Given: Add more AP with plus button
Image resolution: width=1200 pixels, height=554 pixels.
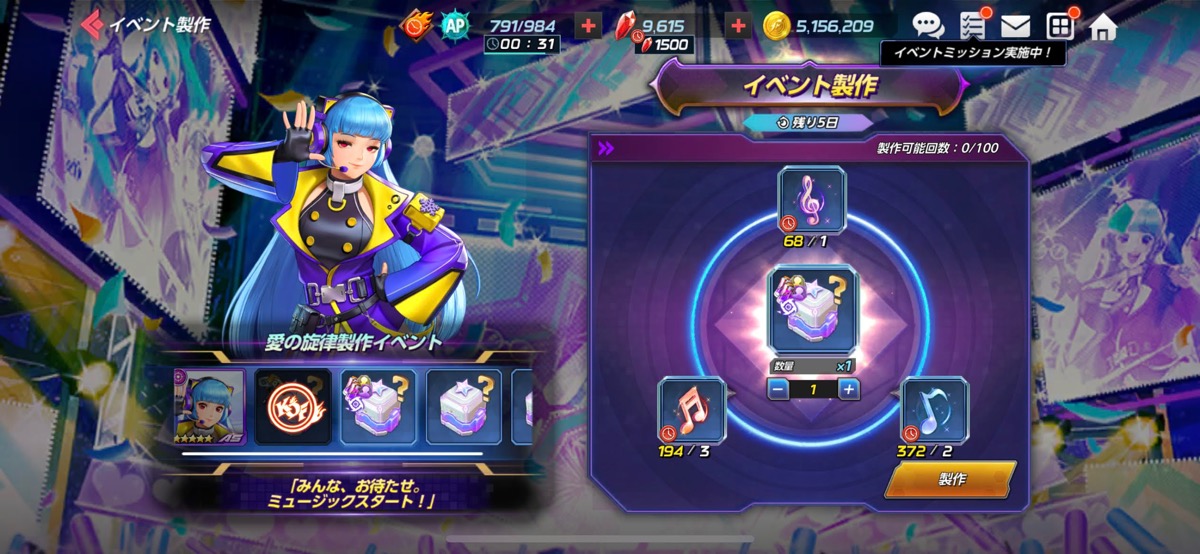Looking at the screenshot, I should click(x=590, y=26).
